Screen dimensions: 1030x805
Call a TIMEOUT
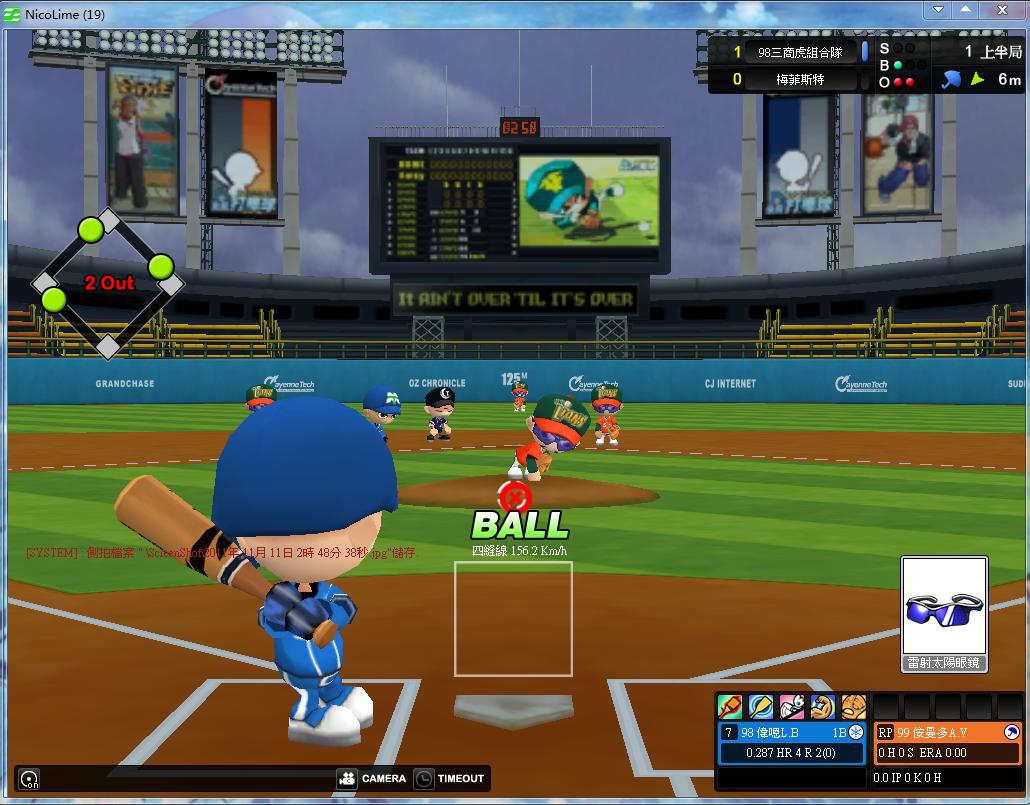(450, 778)
